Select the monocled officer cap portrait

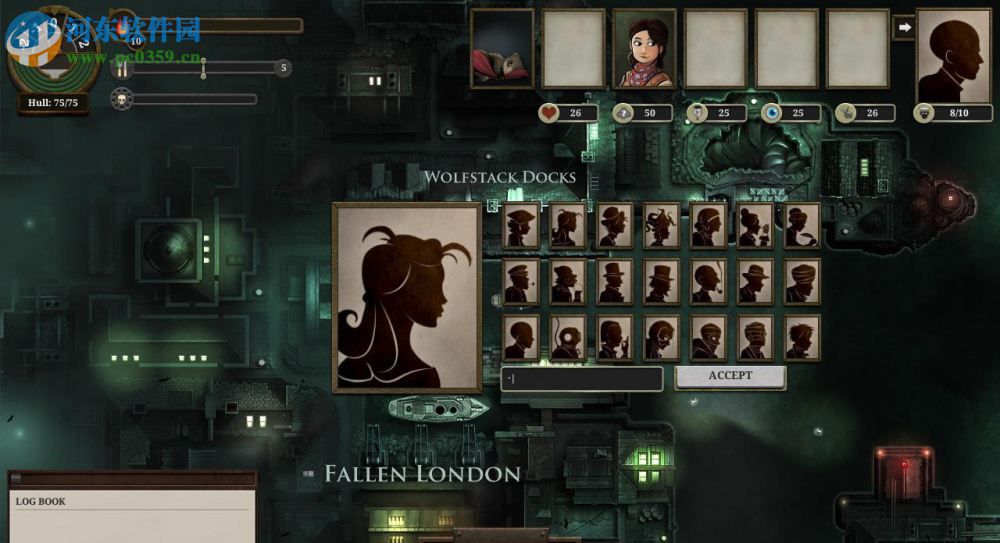[520, 281]
